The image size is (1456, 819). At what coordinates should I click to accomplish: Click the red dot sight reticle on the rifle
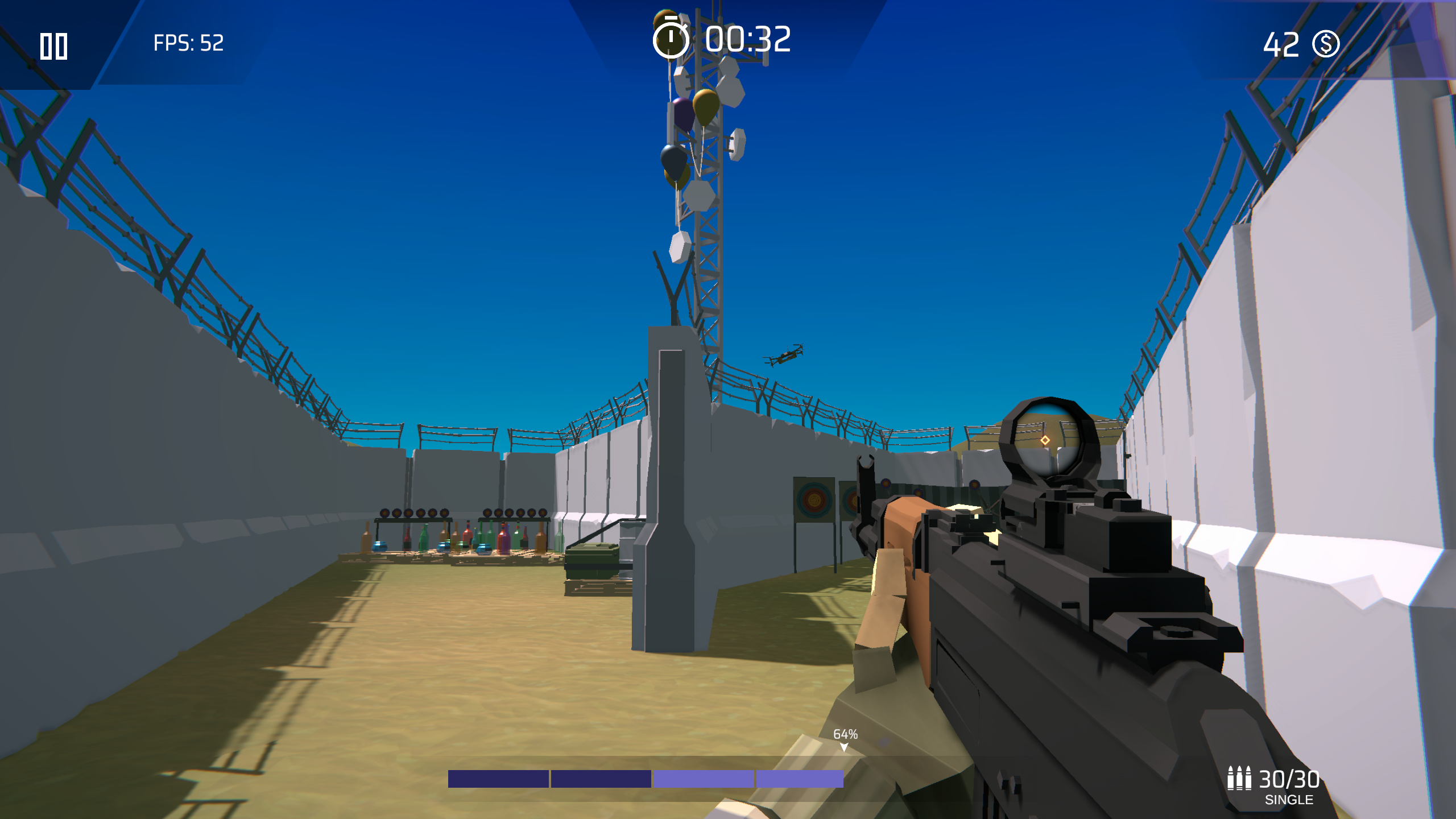tap(1045, 441)
